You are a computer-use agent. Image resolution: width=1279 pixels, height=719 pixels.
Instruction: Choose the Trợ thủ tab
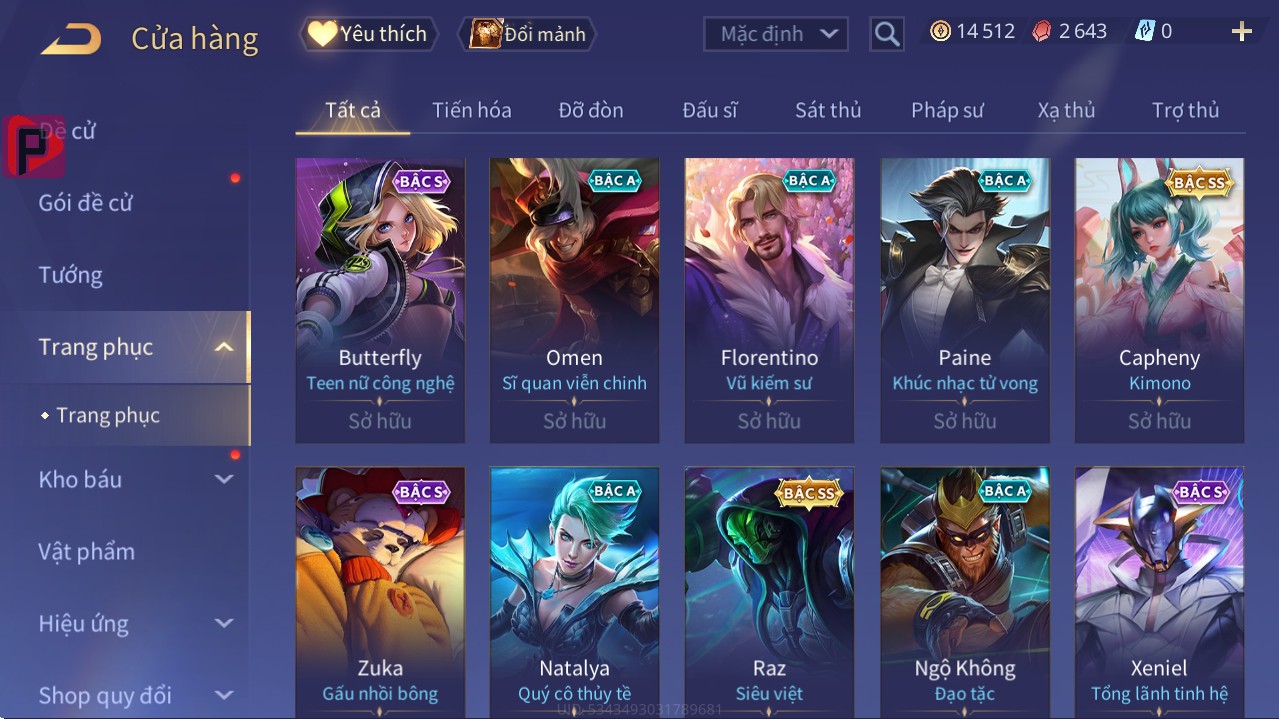tap(1185, 110)
